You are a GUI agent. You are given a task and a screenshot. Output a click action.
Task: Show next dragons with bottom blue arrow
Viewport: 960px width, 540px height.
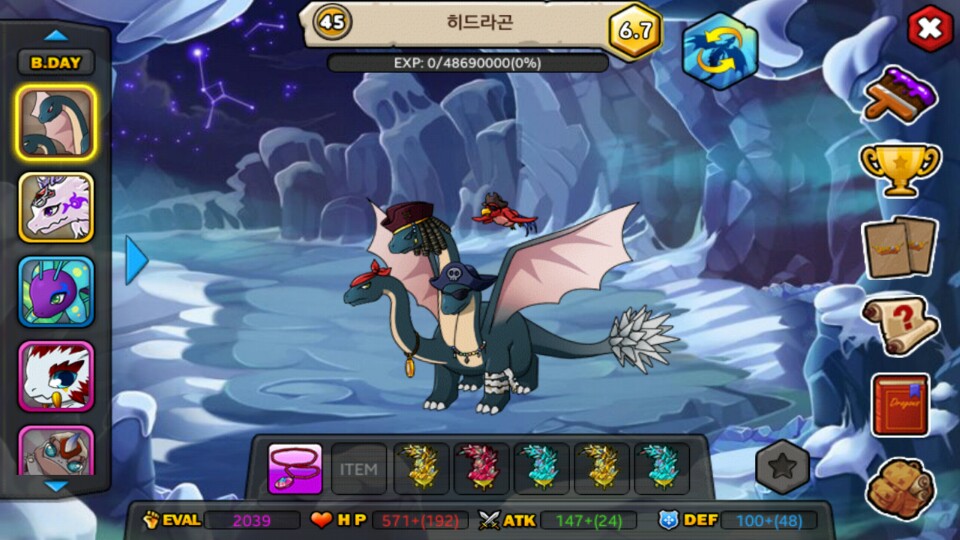pyautogui.click(x=57, y=486)
